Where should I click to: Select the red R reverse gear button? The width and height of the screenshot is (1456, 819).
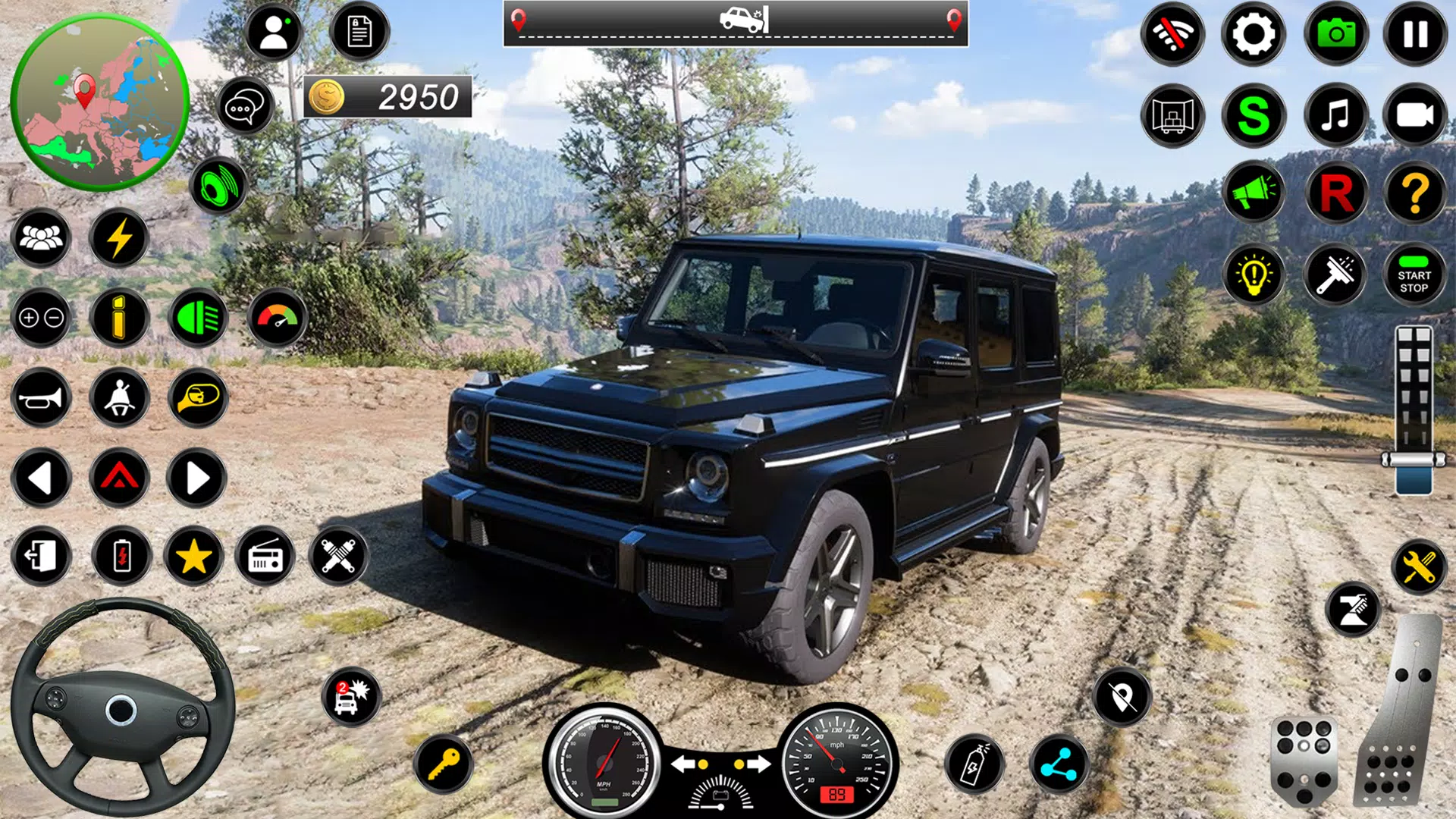(1336, 193)
